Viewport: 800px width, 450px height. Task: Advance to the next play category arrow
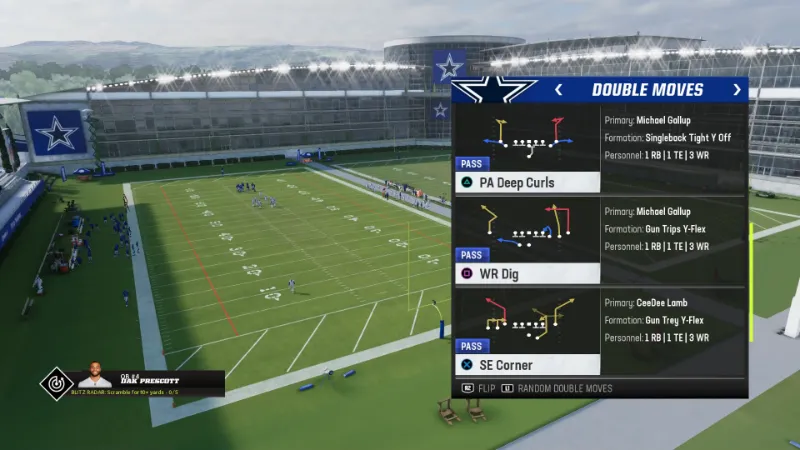click(737, 90)
